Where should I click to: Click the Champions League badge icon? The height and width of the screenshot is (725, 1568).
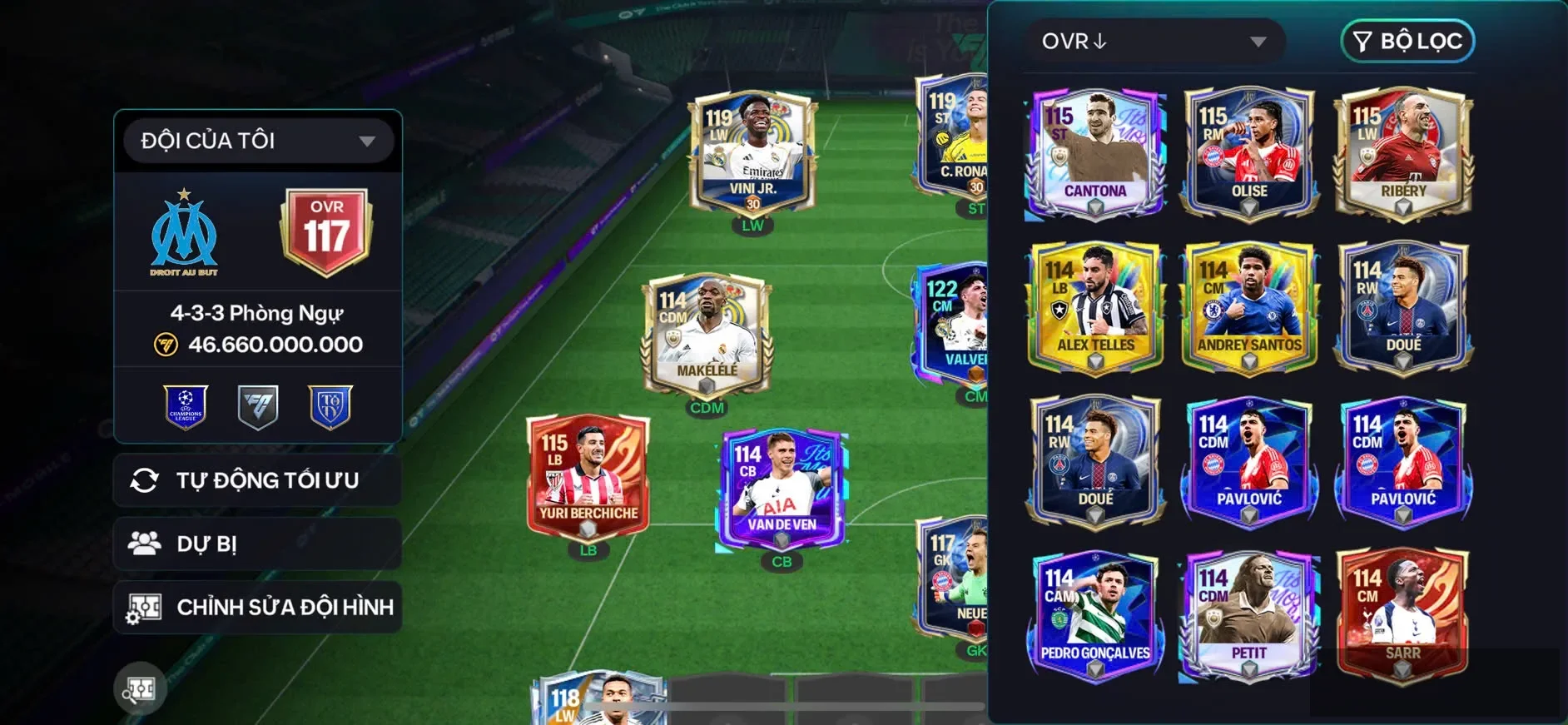point(186,407)
